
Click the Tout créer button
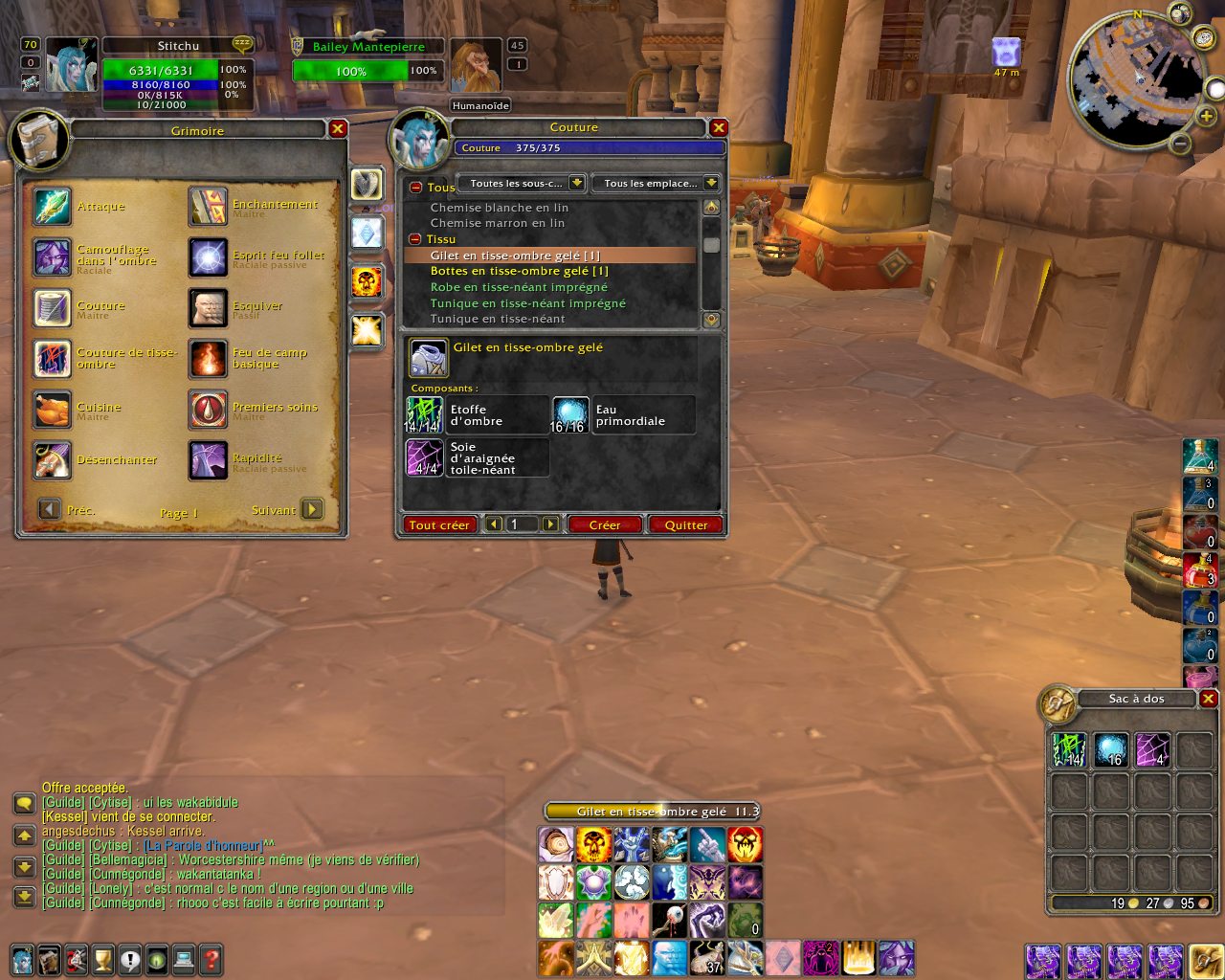439,524
